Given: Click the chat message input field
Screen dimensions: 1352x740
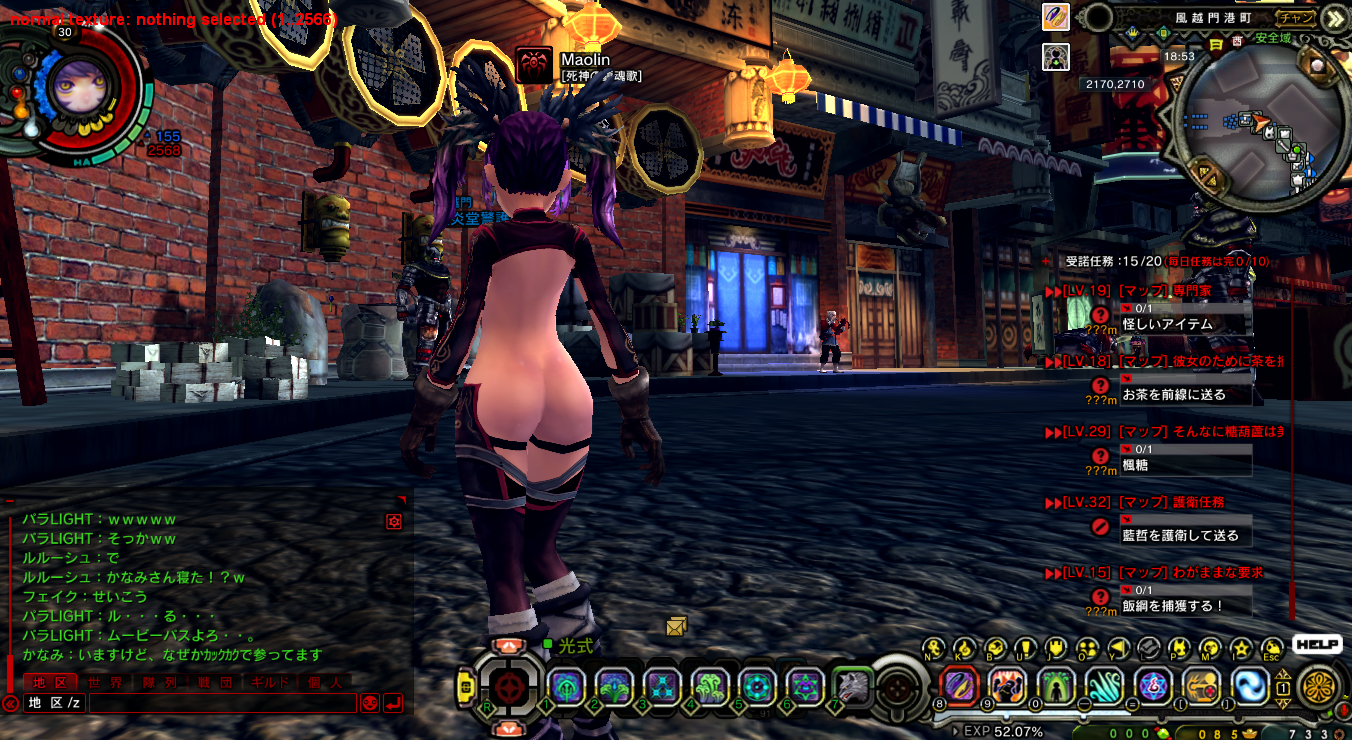Looking at the screenshot, I should pos(222,703).
